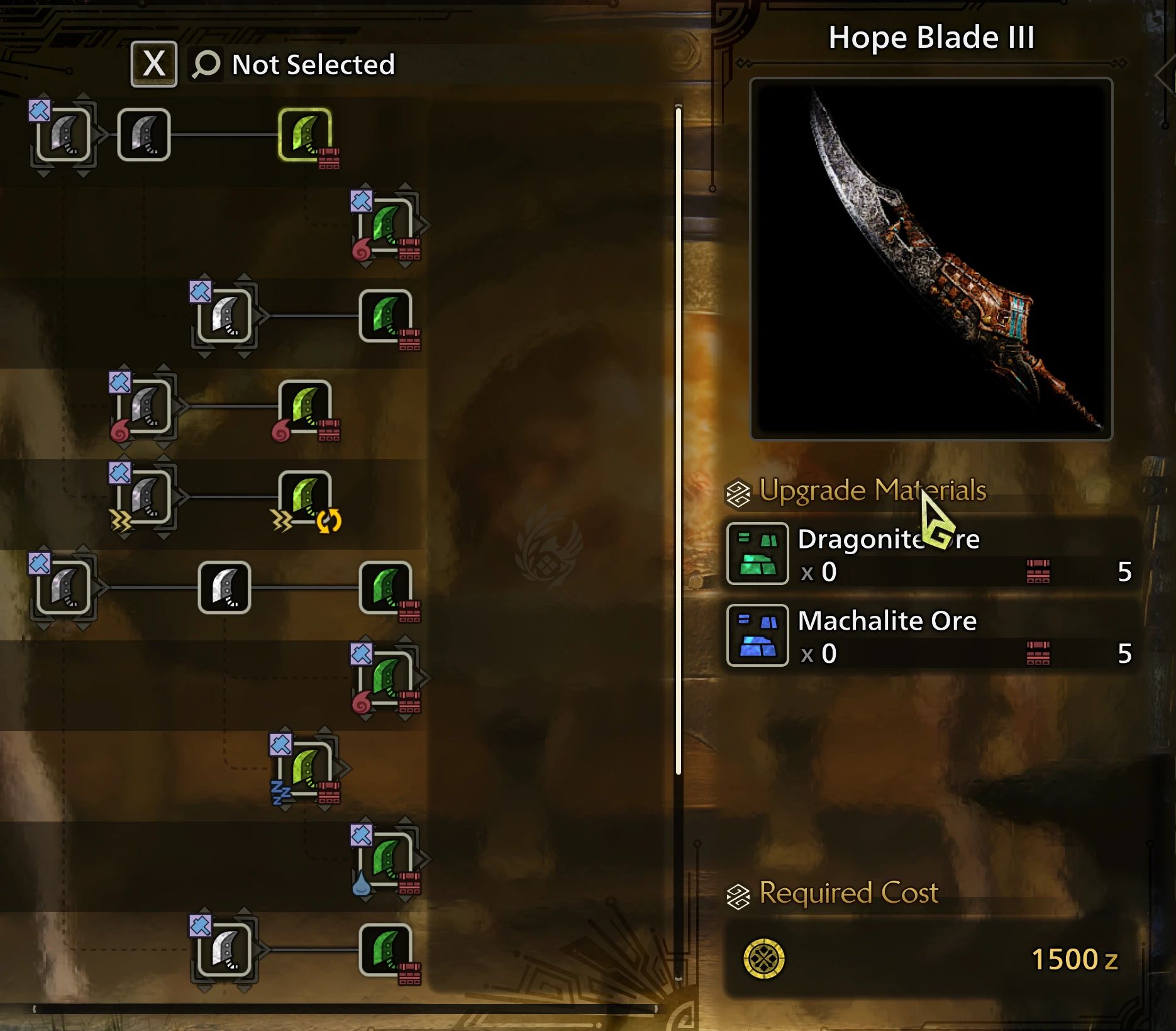The image size is (1176, 1031).
Task: Pick the gray paralysis-element weapon node
Action: (145, 497)
